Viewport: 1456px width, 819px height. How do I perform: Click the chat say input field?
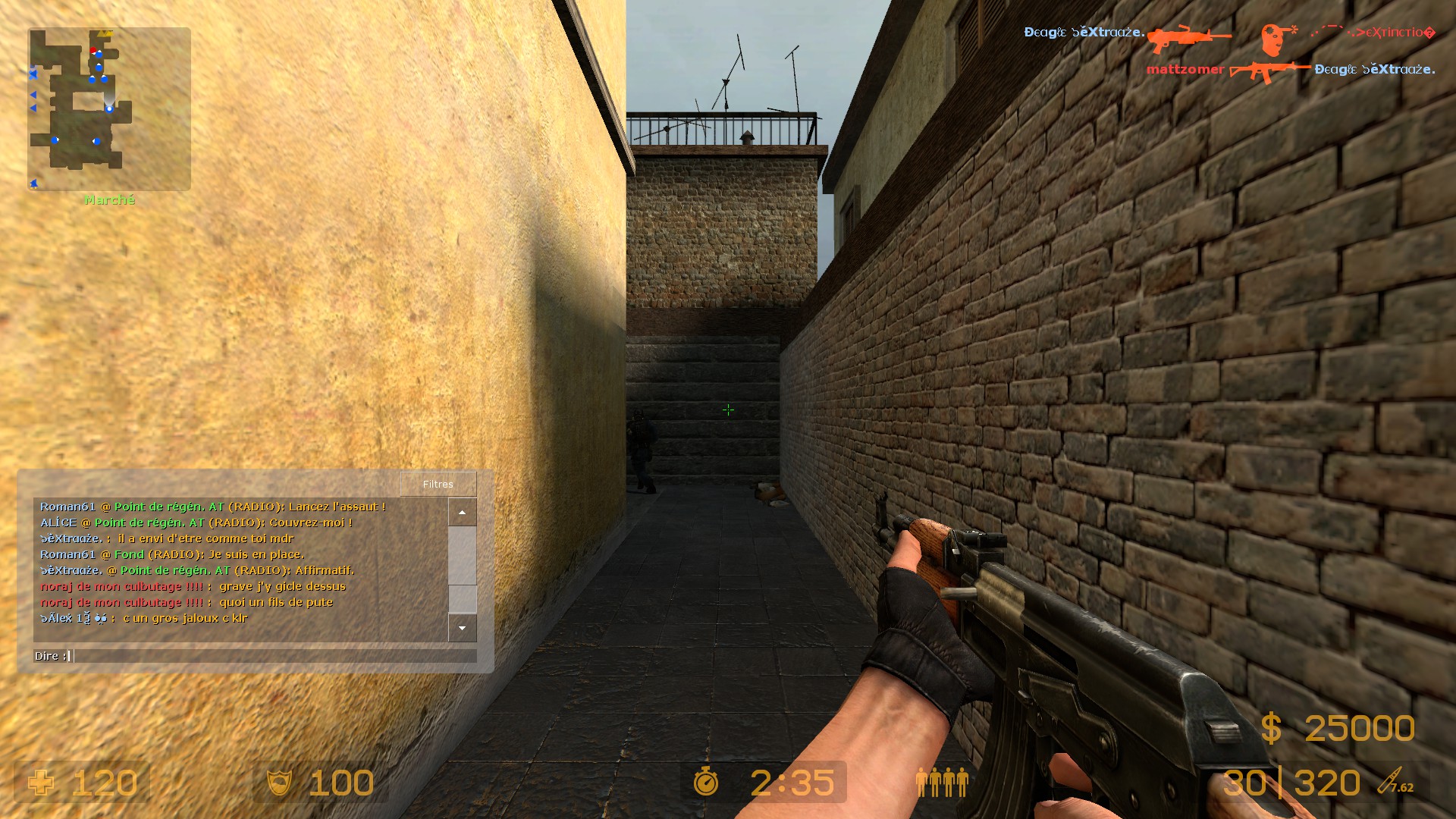tap(273, 656)
